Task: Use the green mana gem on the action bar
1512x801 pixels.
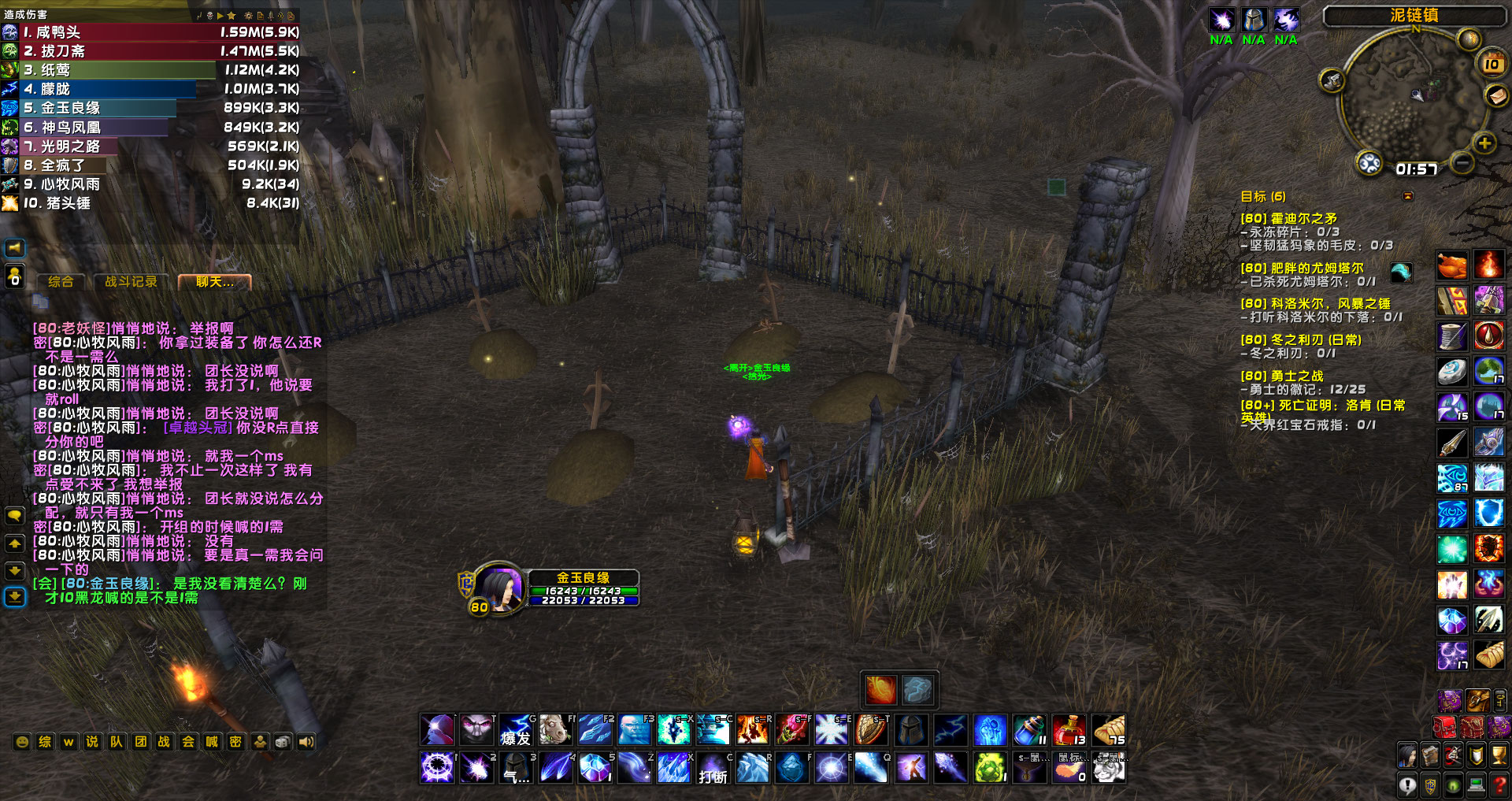Action: (x=991, y=767)
